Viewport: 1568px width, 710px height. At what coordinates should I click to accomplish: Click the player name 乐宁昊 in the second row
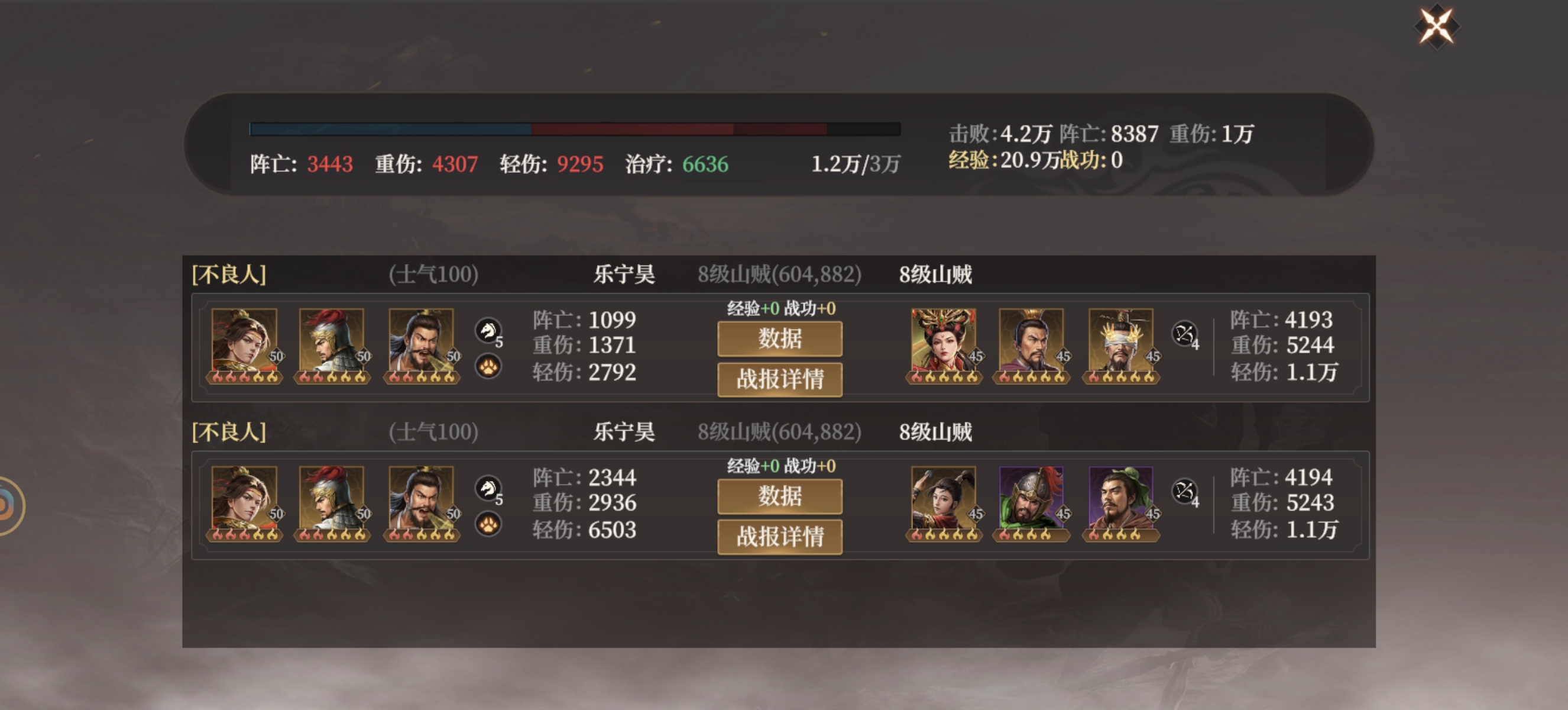click(624, 433)
